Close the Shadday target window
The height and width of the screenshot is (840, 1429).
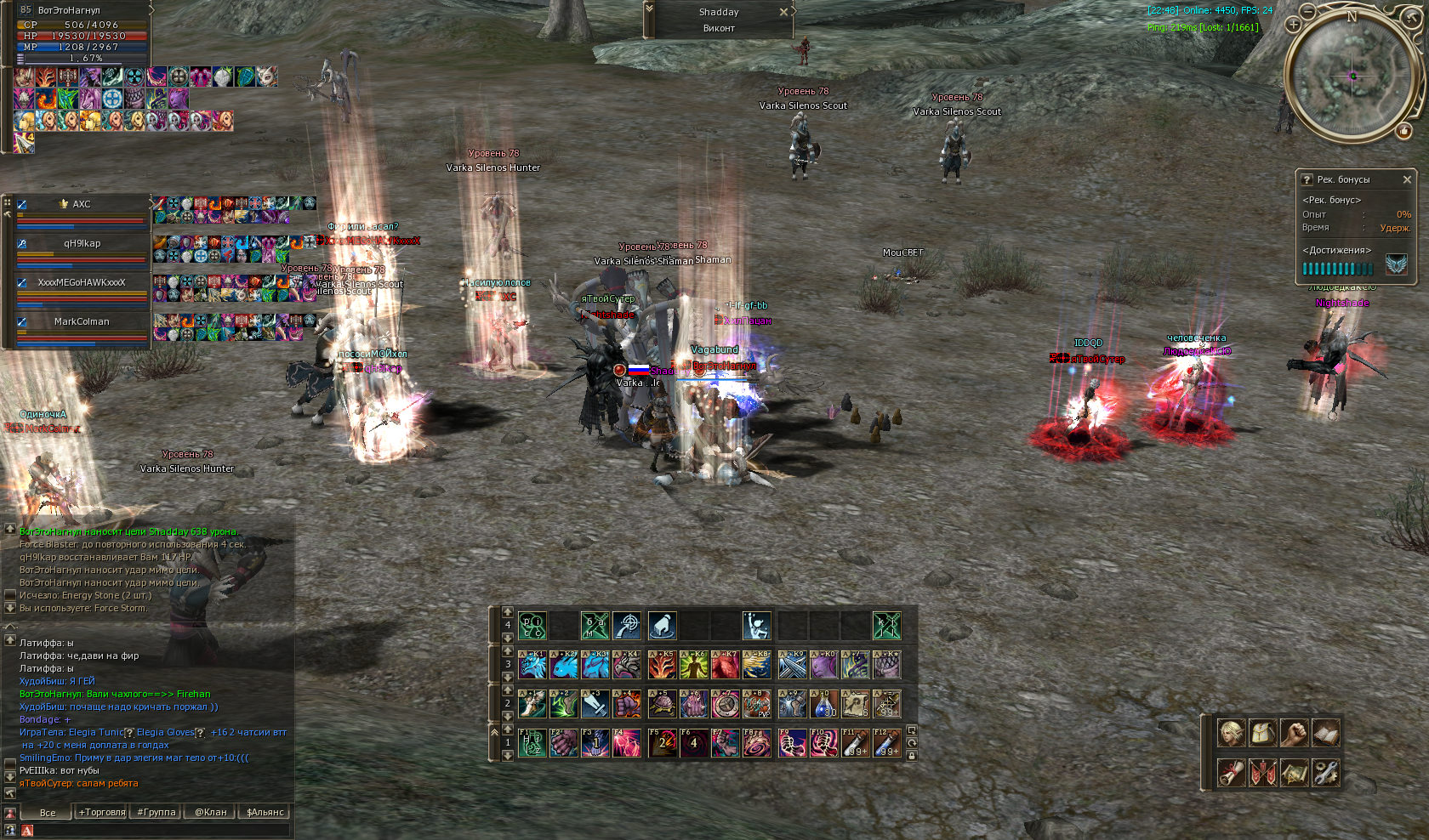(x=783, y=12)
